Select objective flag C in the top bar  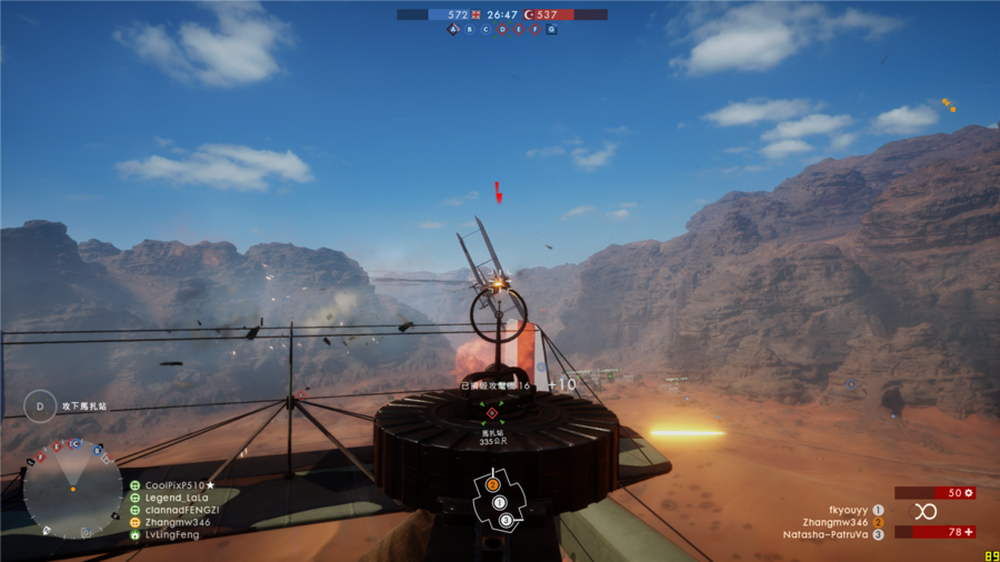click(486, 30)
